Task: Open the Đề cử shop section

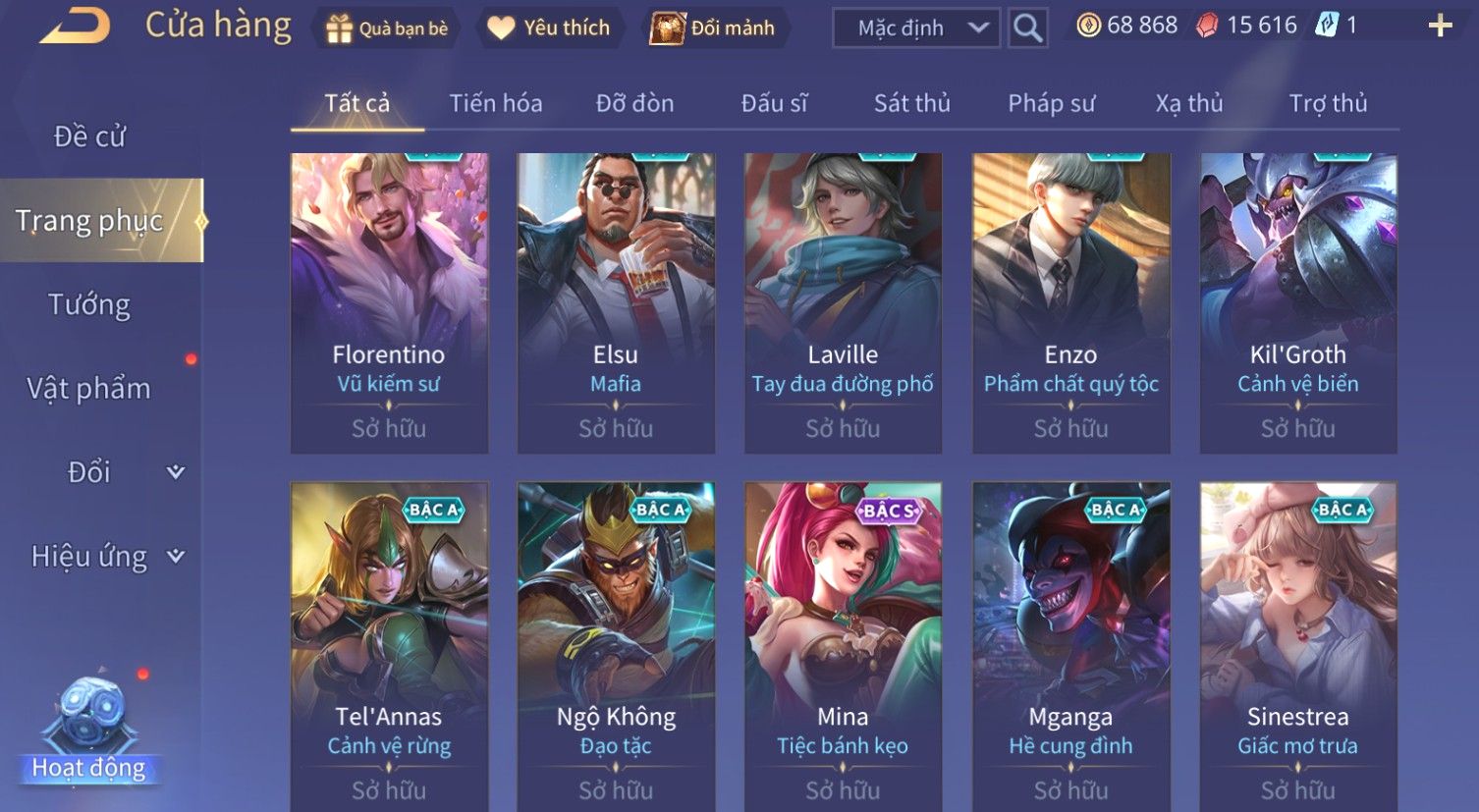Action: click(89, 136)
